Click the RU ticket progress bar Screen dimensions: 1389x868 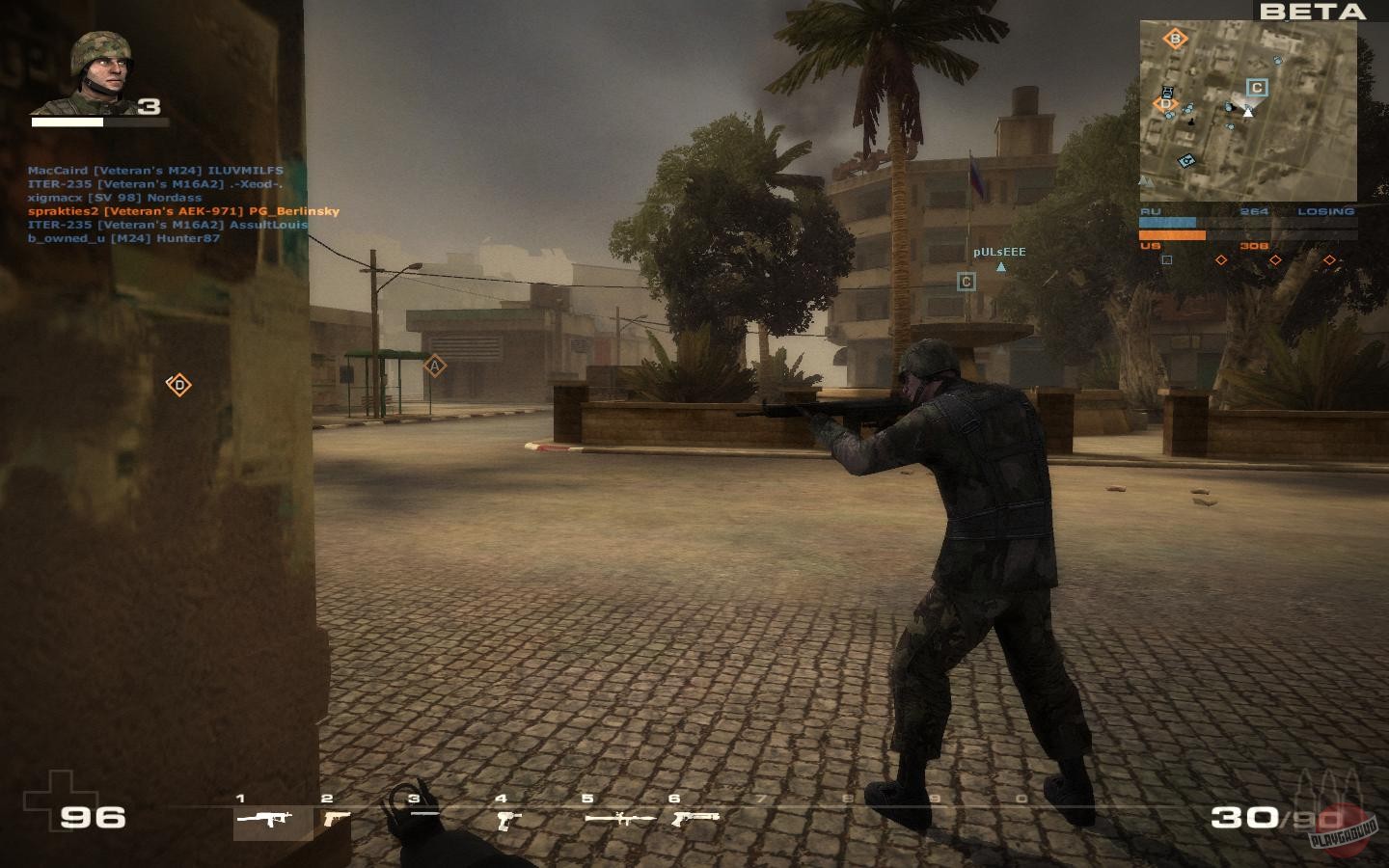[x=1169, y=221]
